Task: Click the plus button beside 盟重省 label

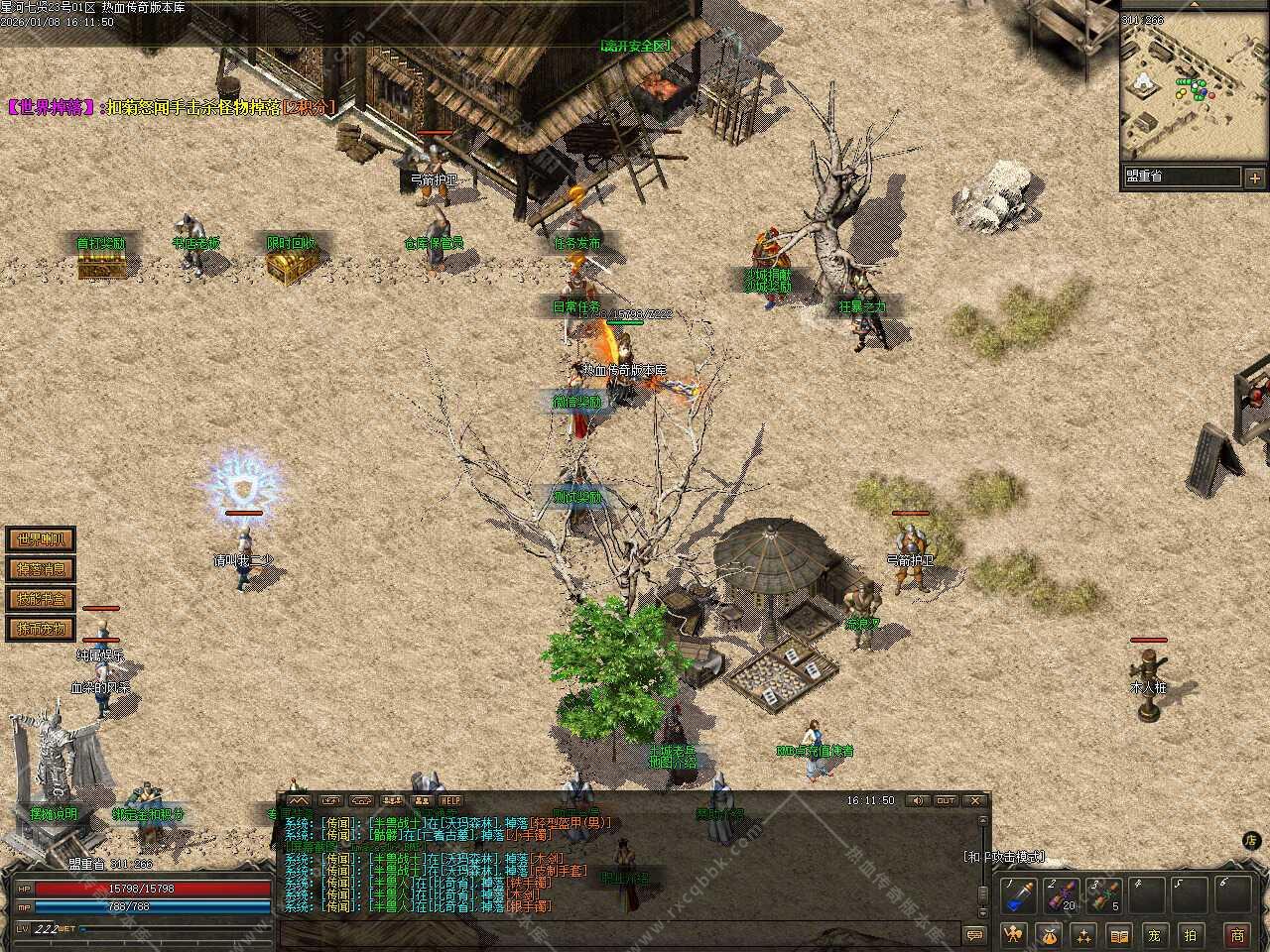Action: pos(1255,178)
